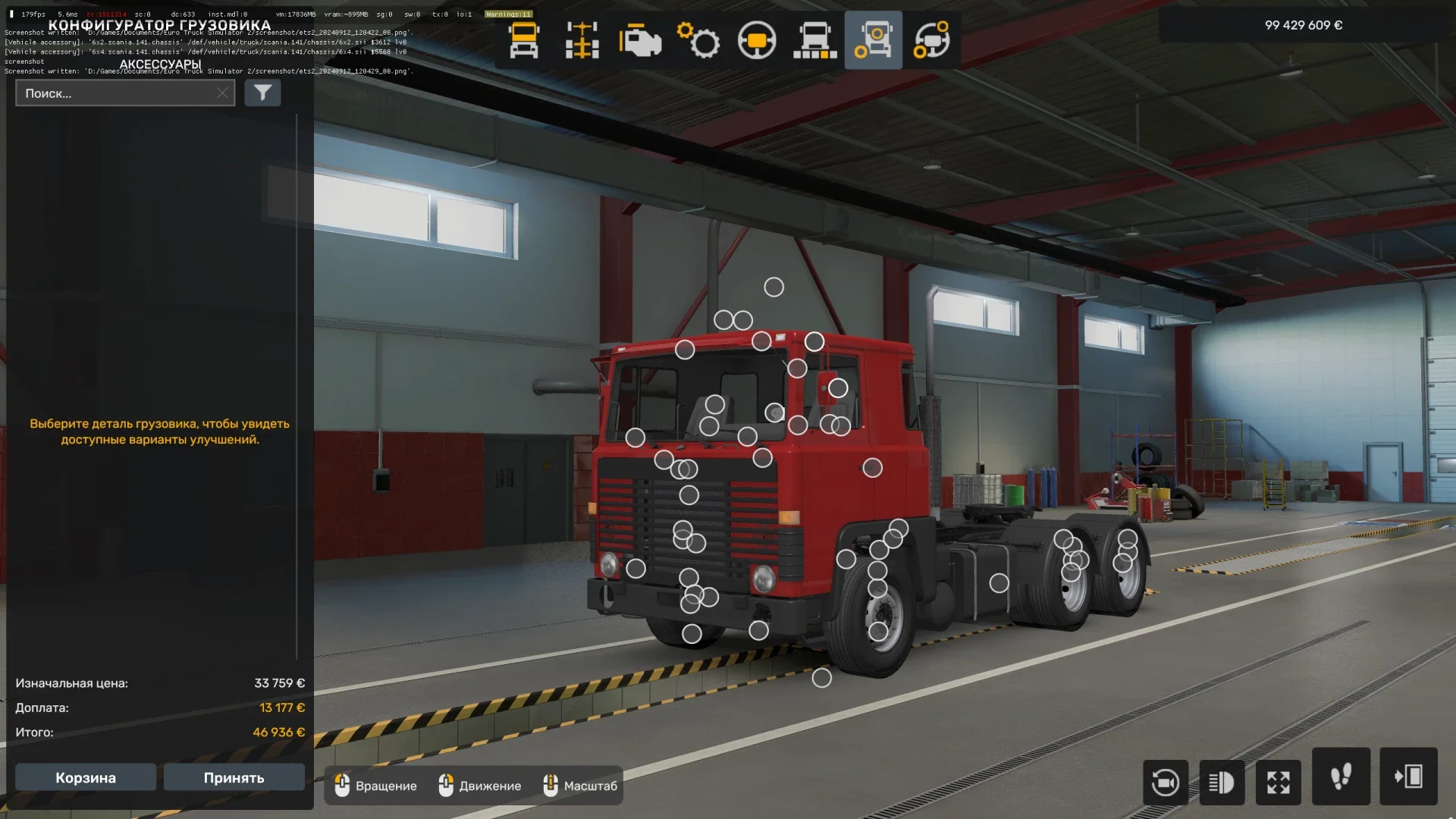Open the paint jobs truck icon
The height and width of the screenshot is (819, 1456).
point(814,39)
